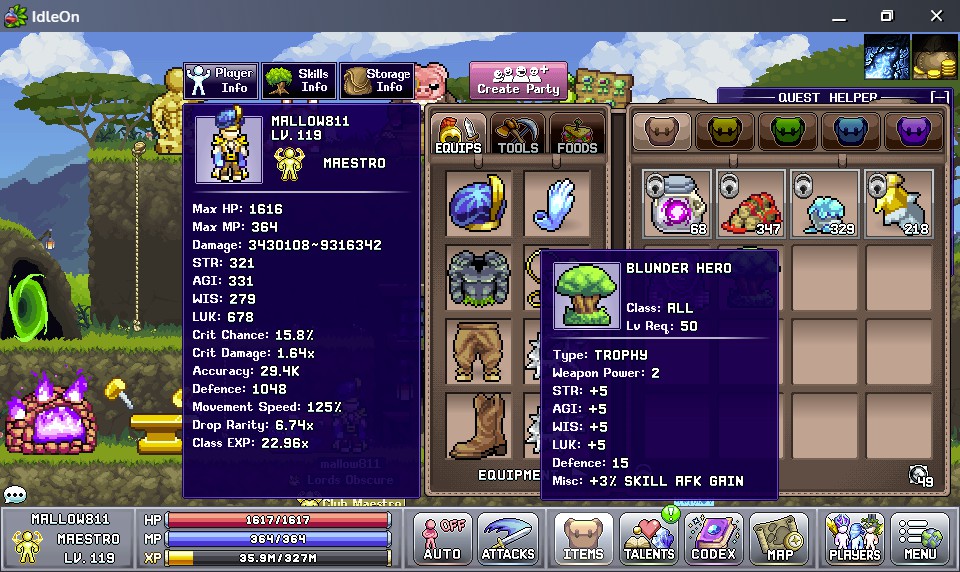Close the IdleOn game window
The width and height of the screenshot is (960, 572).
pos(934,16)
